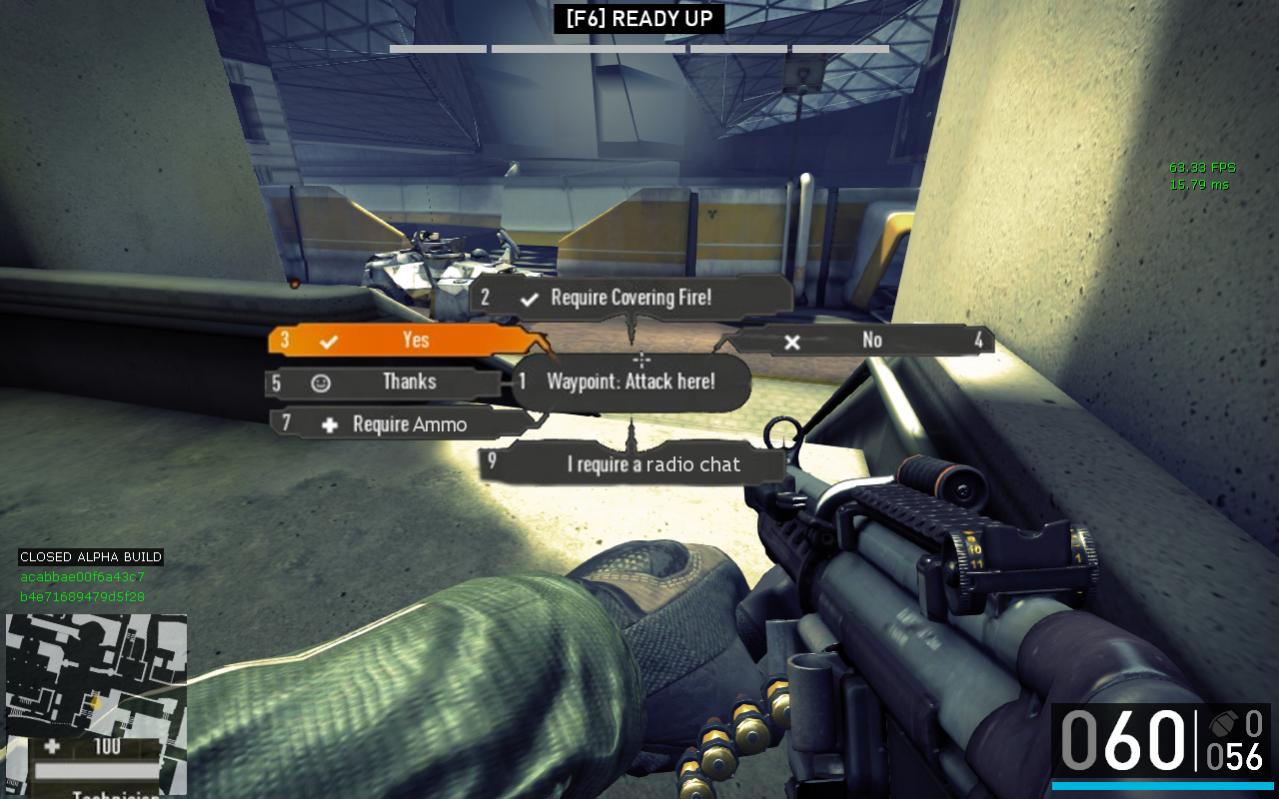Select the Require Covering Fire command
Image resolution: width=1279 pixels, height=799 pixels.
coord(631,297)
